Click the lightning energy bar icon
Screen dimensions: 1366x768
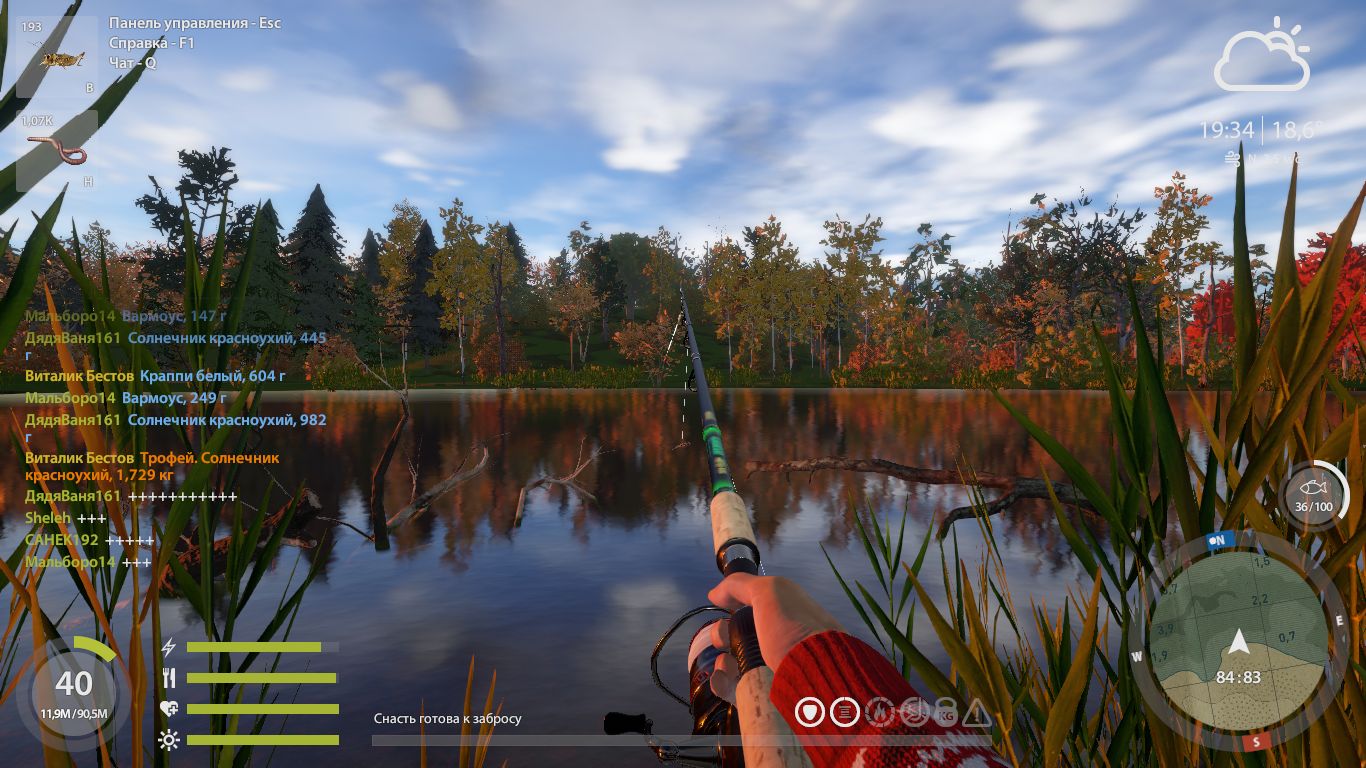click(x=166, y=647)
